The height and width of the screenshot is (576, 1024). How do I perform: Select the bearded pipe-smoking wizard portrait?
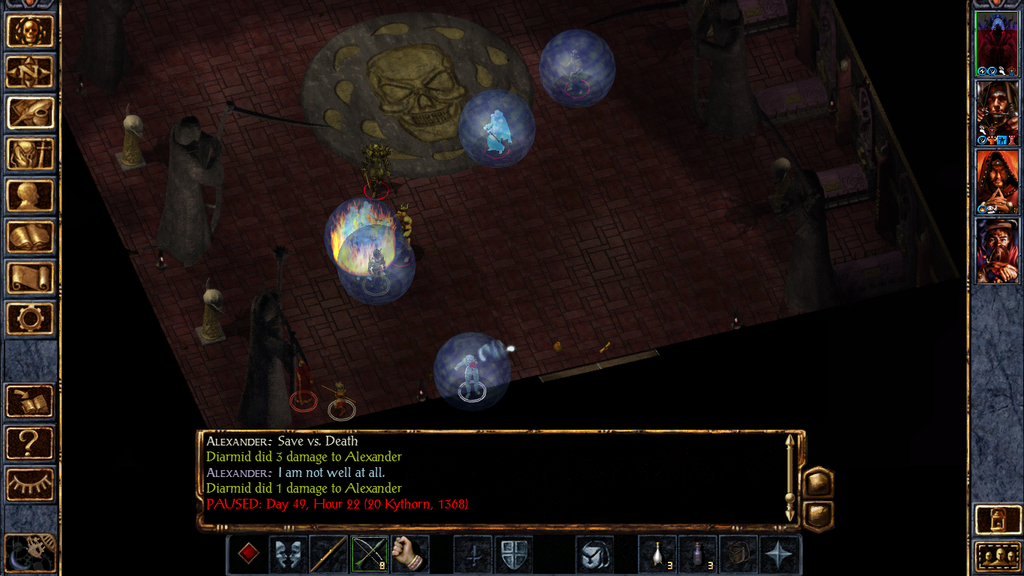pos(997,250)
